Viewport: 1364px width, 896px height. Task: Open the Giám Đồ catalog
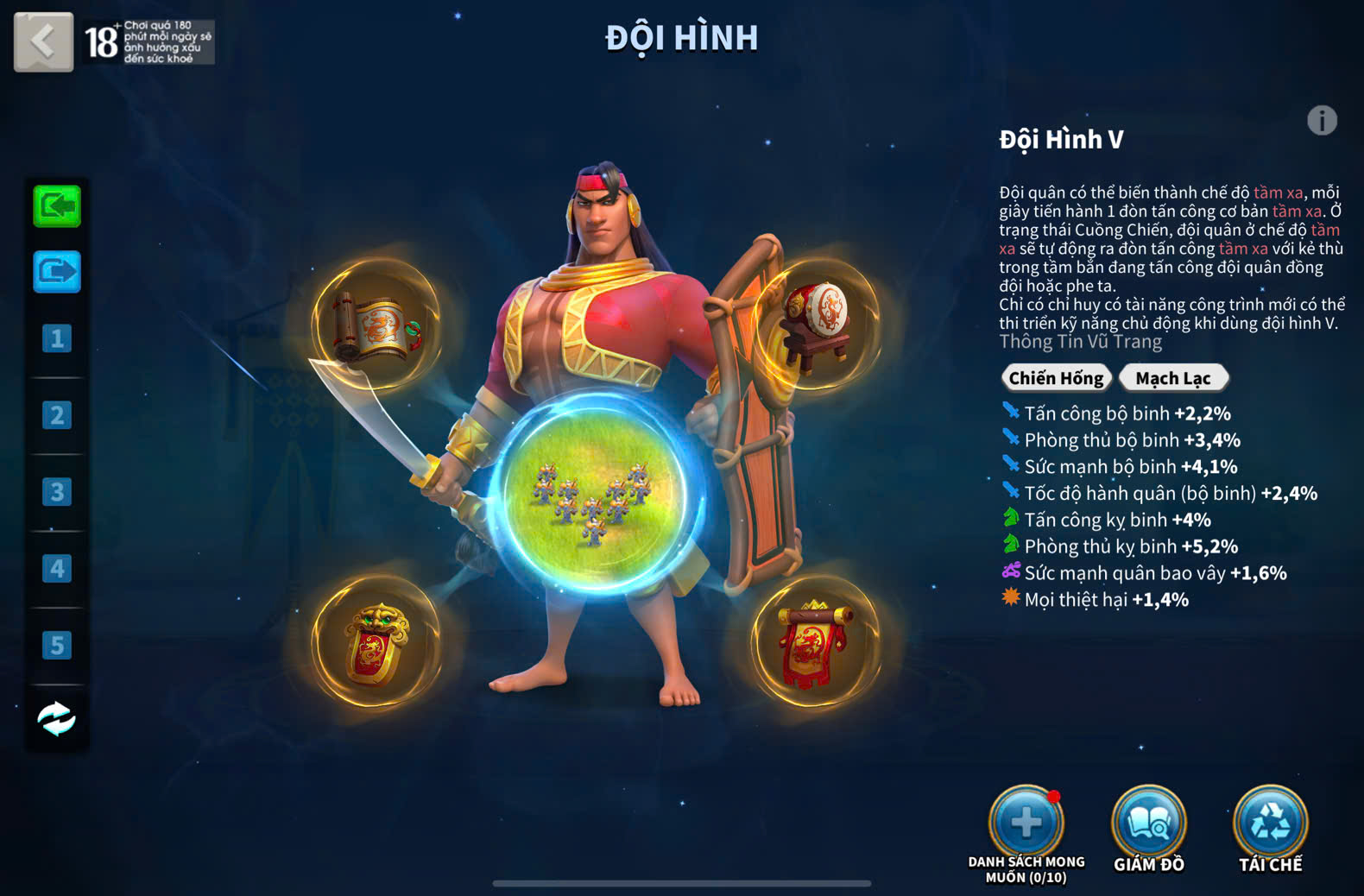click(1148, 823)
